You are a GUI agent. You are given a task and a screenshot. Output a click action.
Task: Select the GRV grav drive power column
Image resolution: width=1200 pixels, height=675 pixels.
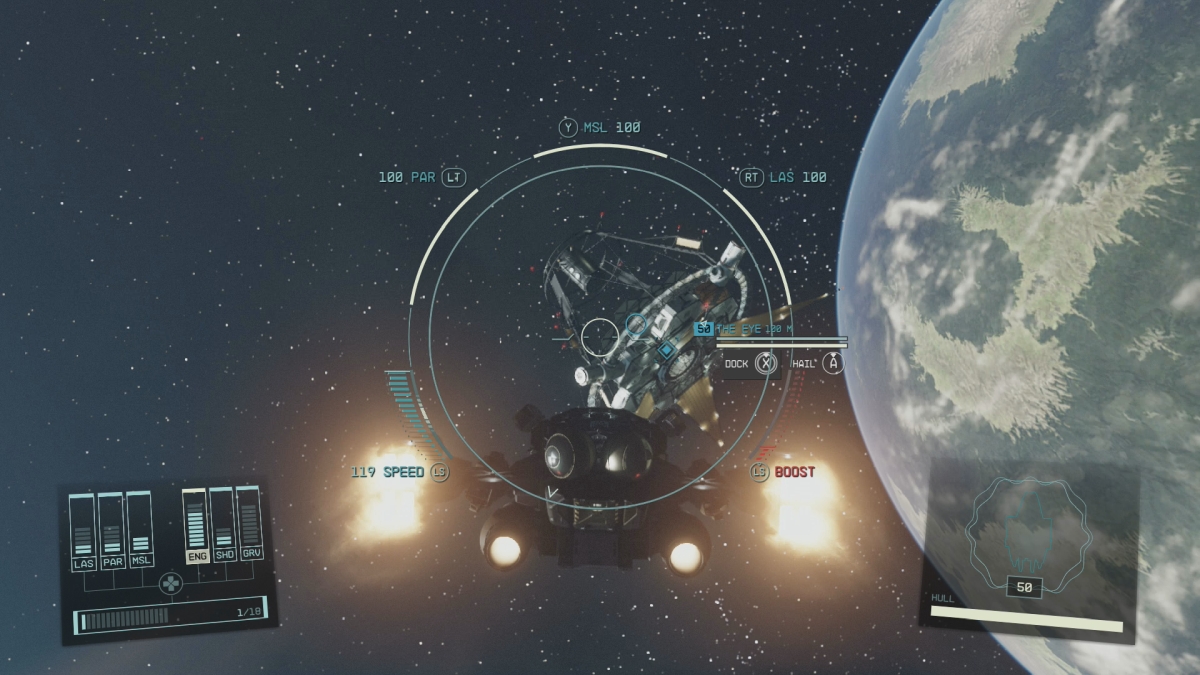(x=250, y=521)
